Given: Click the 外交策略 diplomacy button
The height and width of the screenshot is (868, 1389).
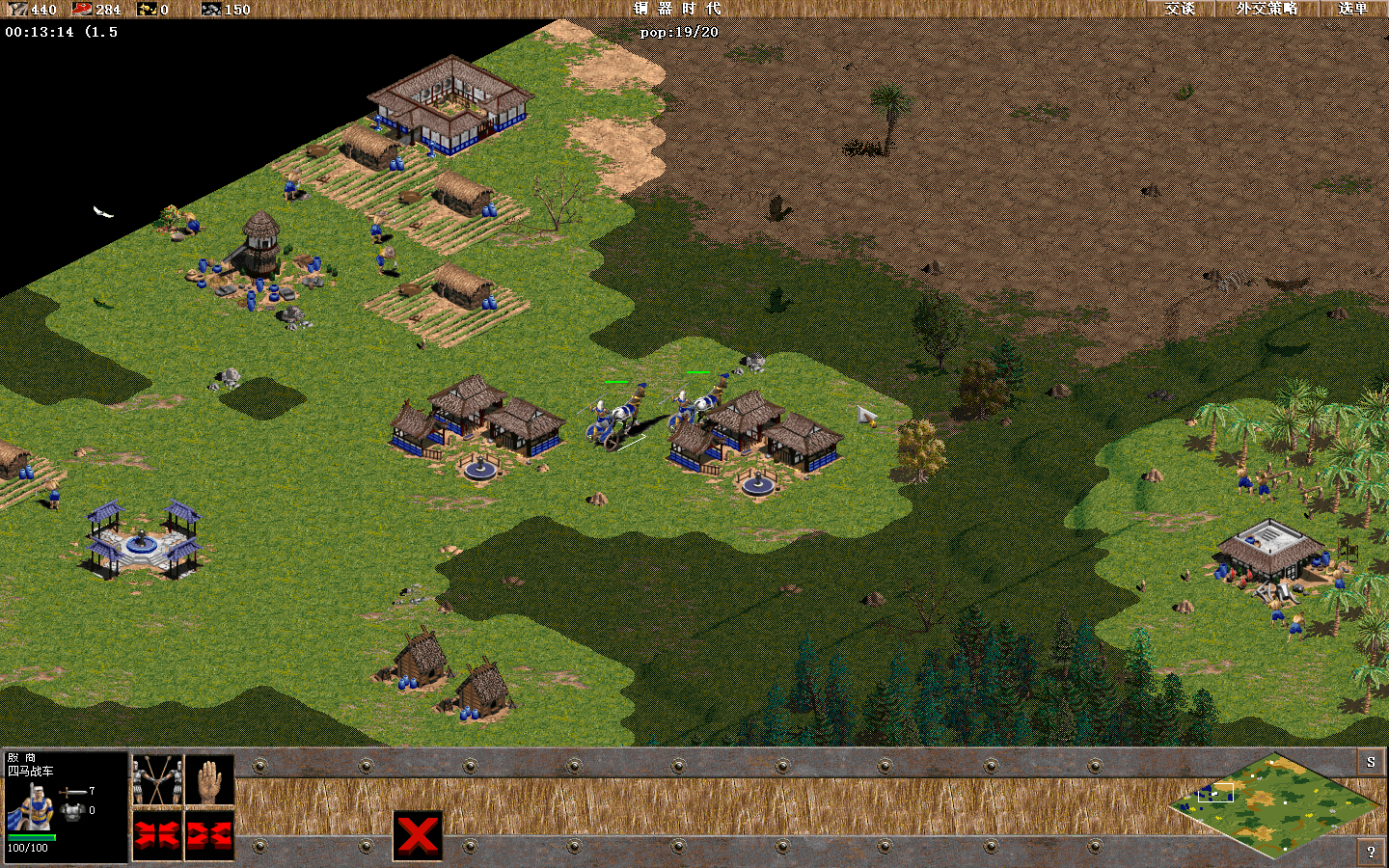Looking at the screenshot, I should (1266, 9).
